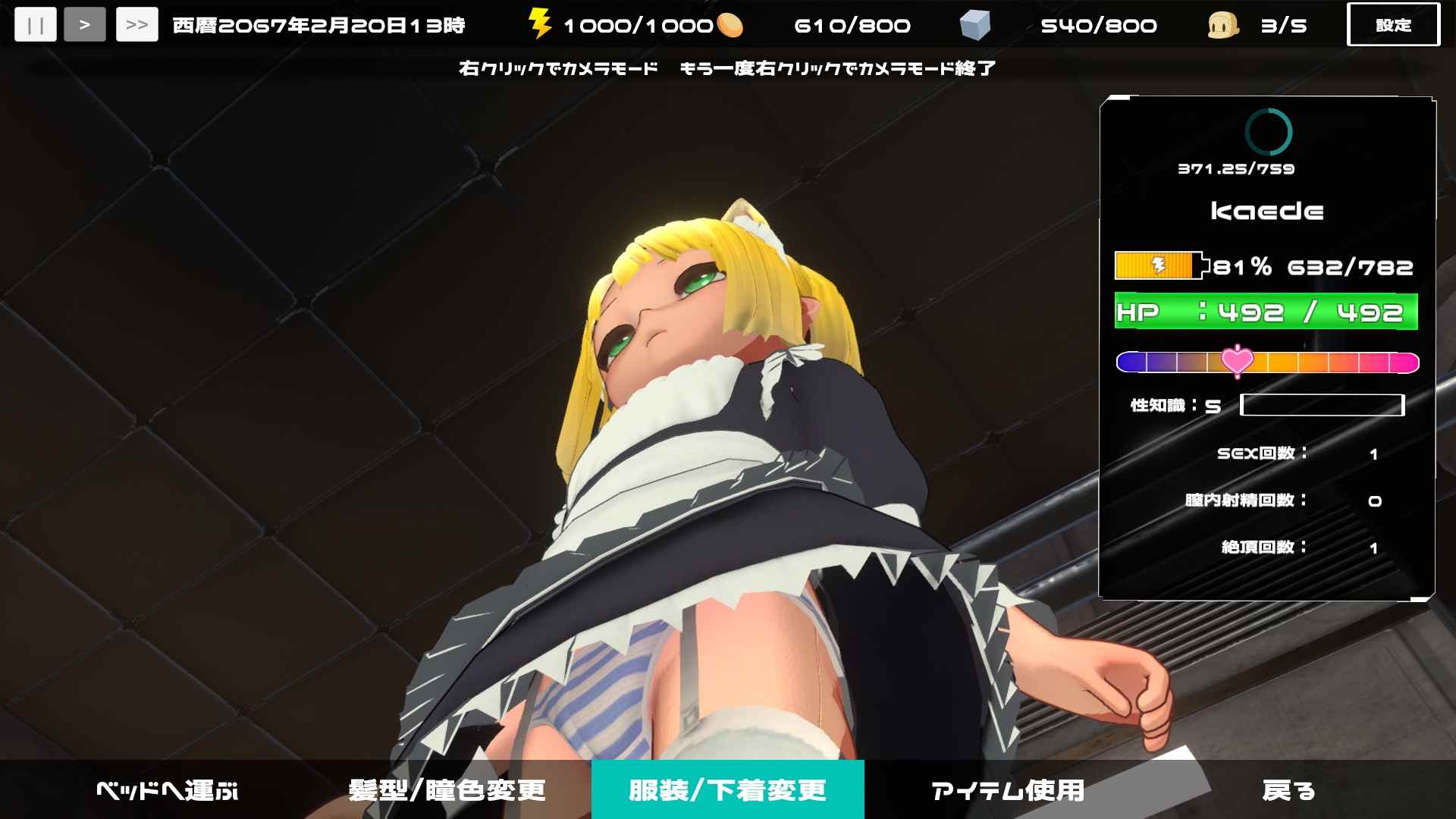Click the 性知識 level S progress bar

[x=1323, y=406]
